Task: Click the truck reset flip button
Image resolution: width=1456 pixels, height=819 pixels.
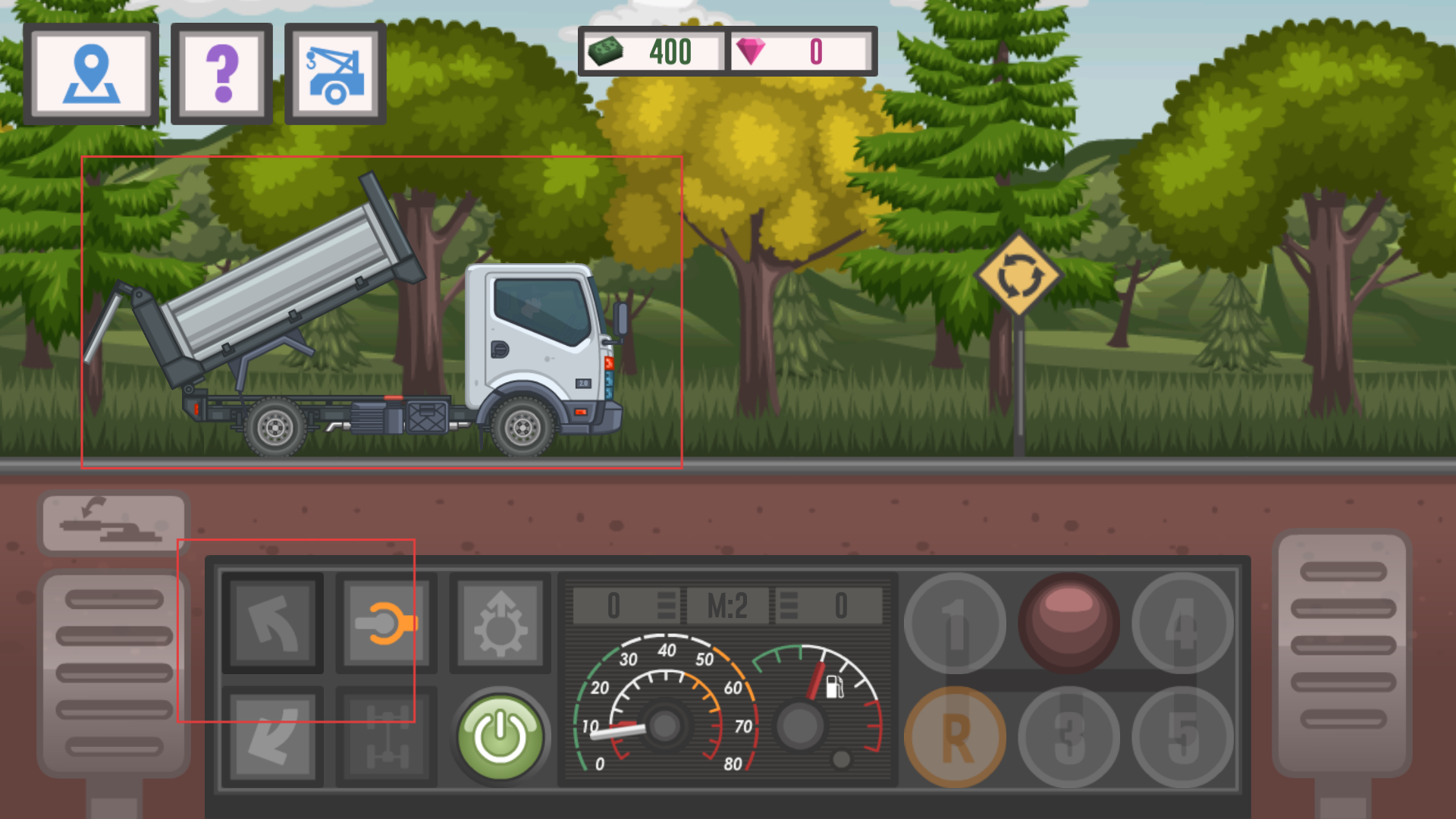Action: click(114, 523)
